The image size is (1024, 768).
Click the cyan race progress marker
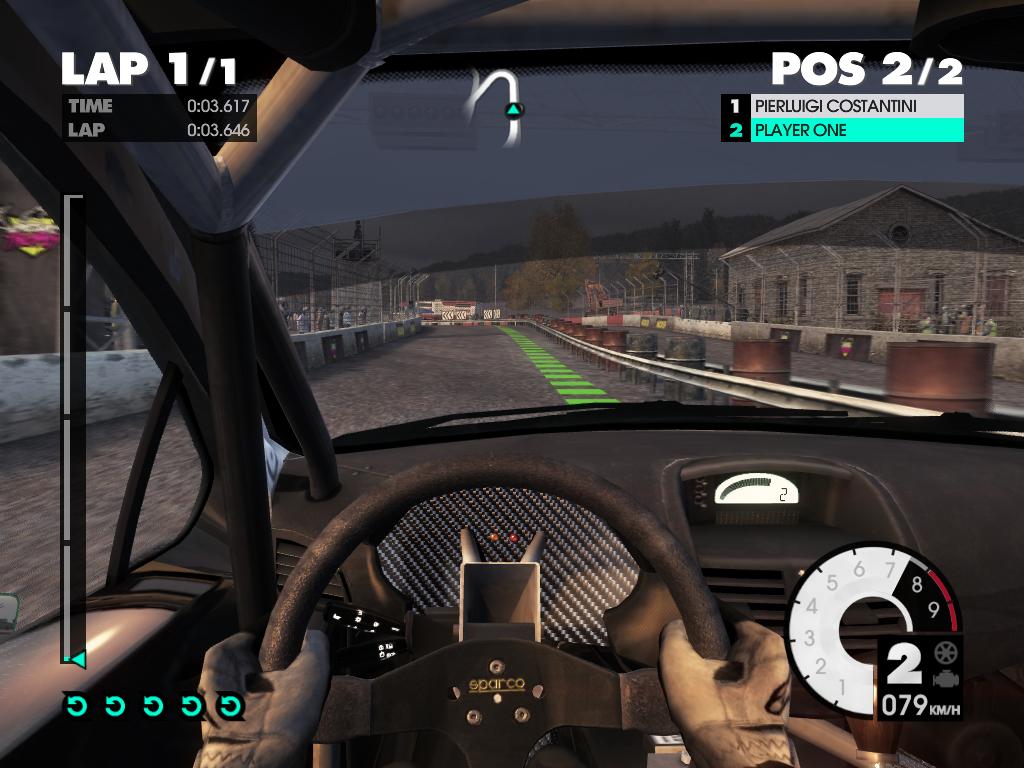(74, 659)
